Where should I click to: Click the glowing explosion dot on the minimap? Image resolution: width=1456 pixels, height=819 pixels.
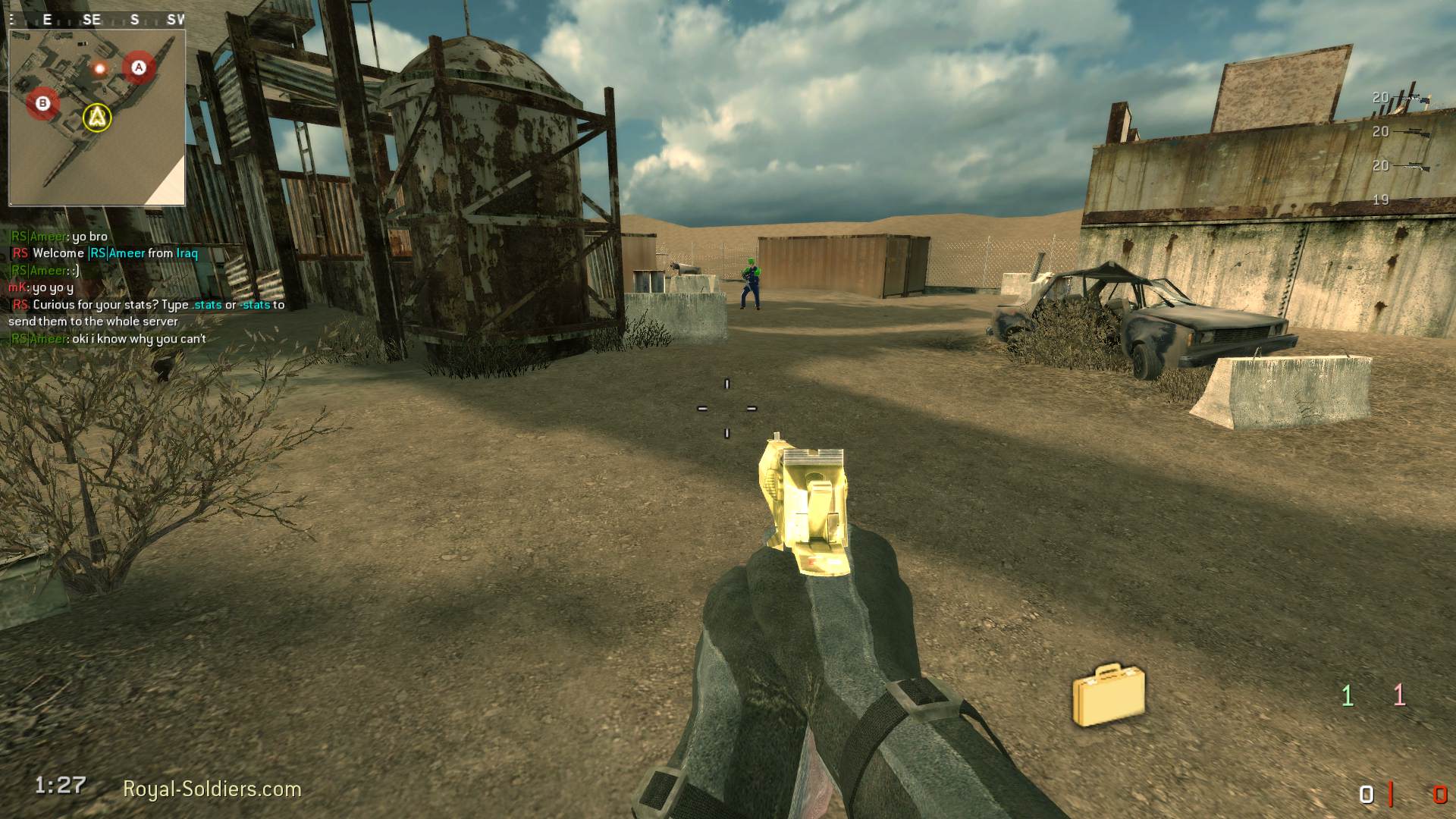point(99,69)
